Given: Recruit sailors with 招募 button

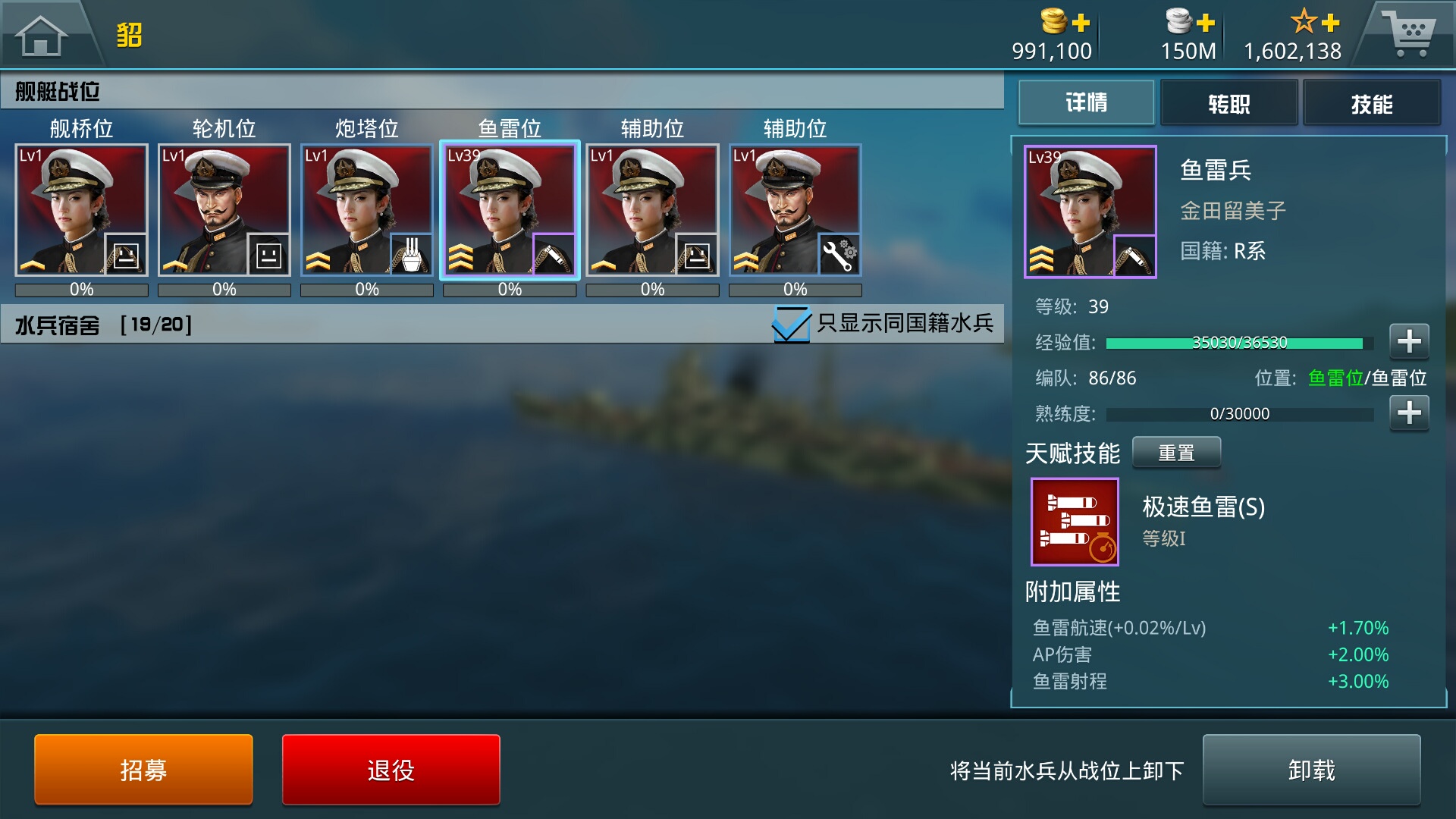Looking at the screenshot, I should tap(143, 770).
